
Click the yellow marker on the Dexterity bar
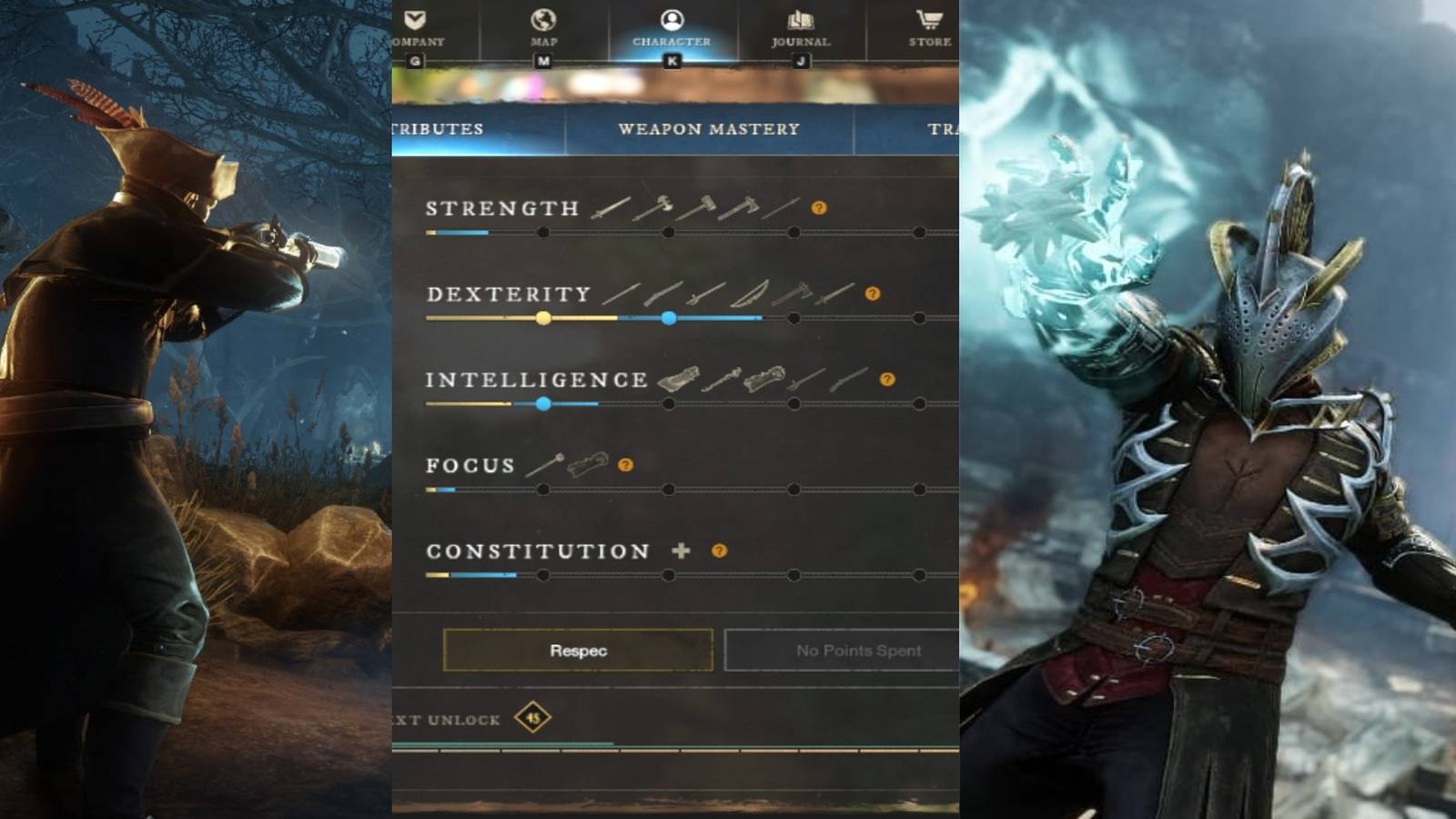pos(541,318)
